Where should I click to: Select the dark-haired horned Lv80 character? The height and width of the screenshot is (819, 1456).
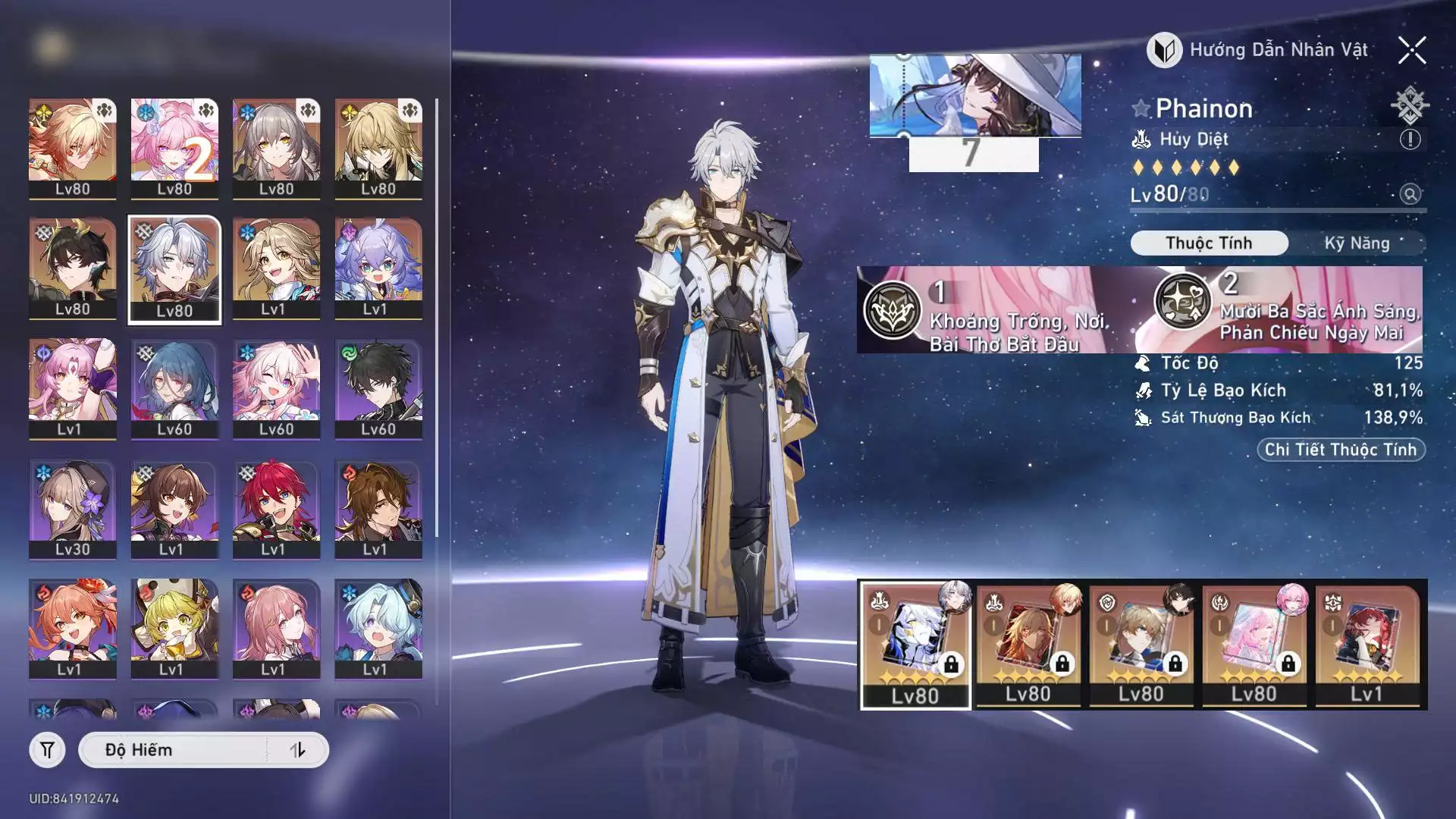73,268
